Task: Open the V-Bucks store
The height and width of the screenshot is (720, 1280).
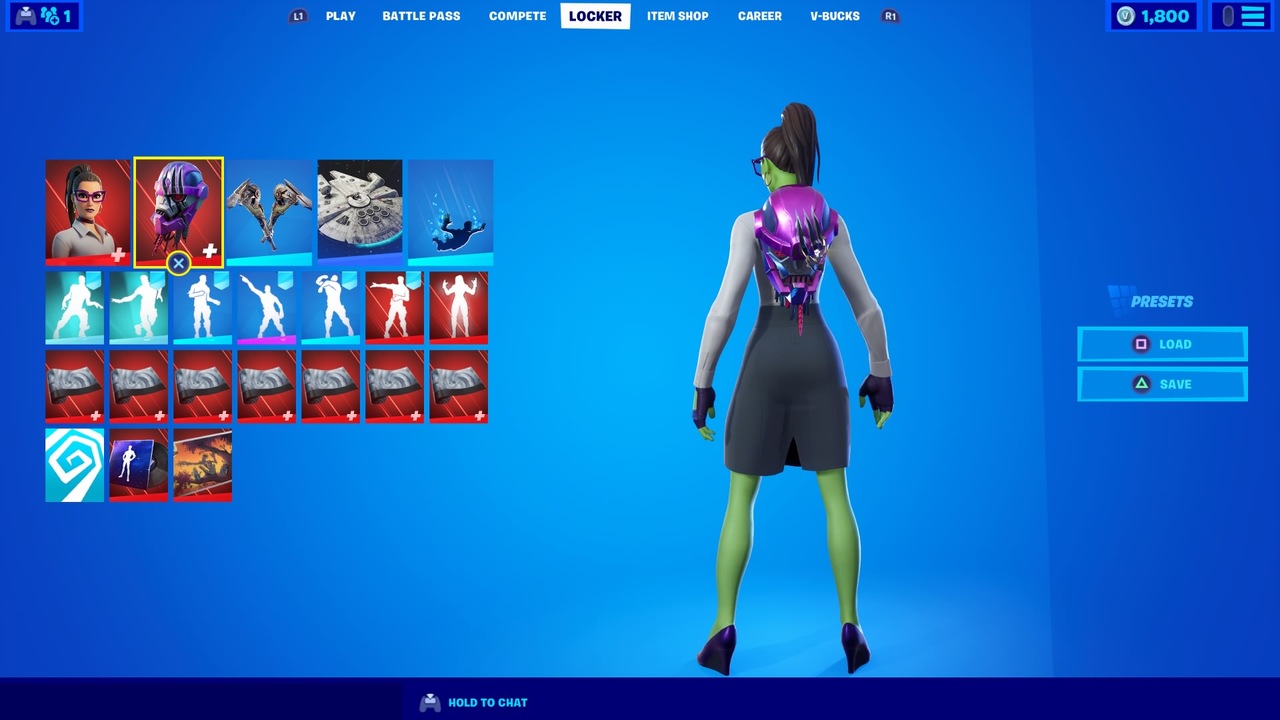Action: [x=834, y=15]
